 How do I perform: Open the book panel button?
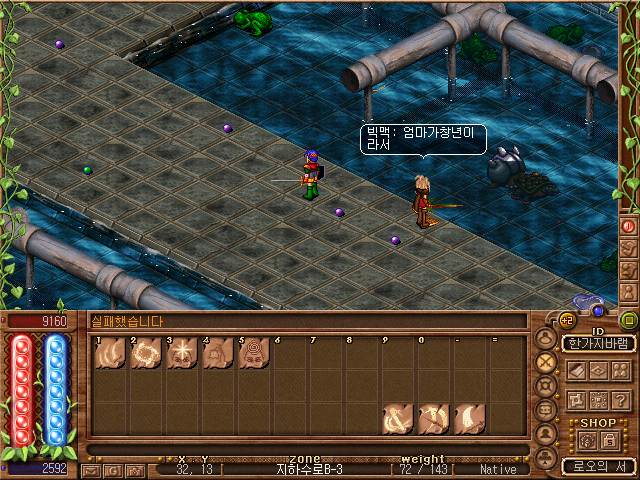click(575, 370)
